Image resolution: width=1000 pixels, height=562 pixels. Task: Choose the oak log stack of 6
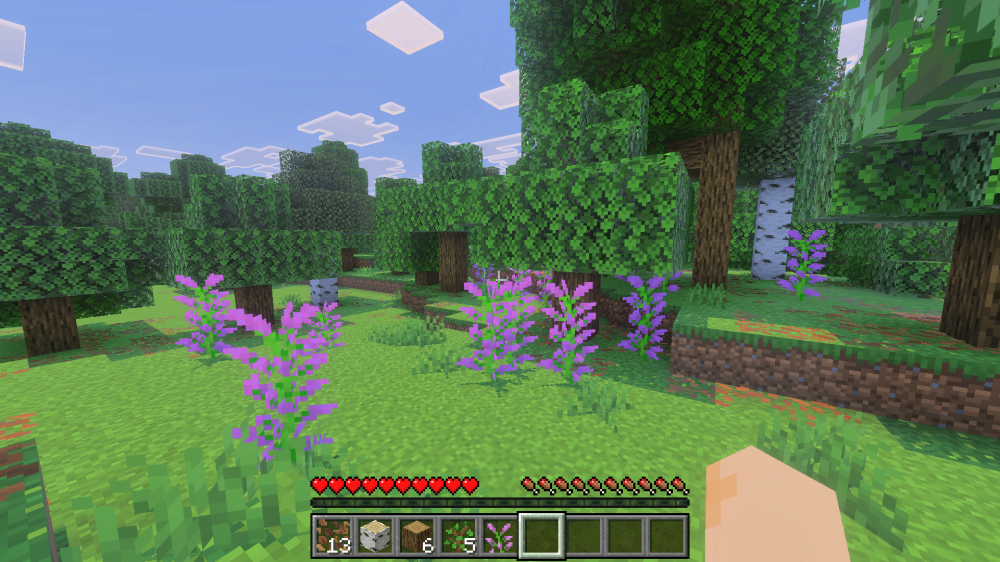[x=416, y=537]
